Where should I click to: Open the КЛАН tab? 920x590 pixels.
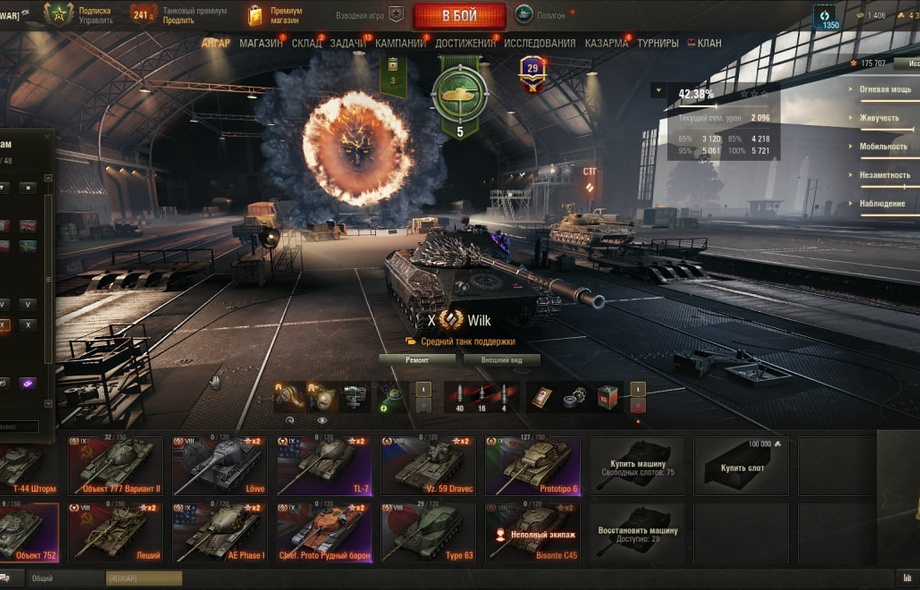pos(708,44)
